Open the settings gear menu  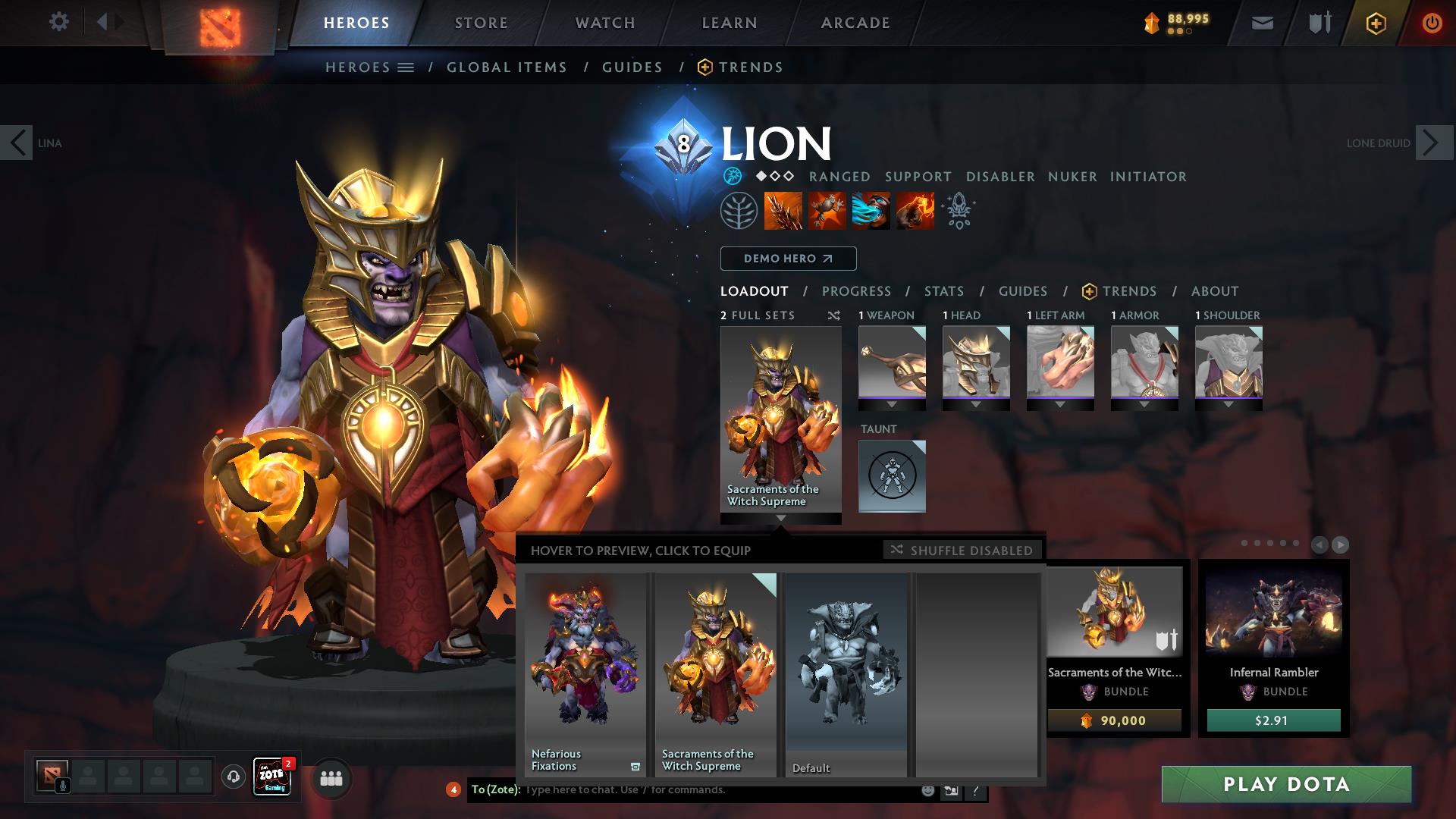pos(58,22)
